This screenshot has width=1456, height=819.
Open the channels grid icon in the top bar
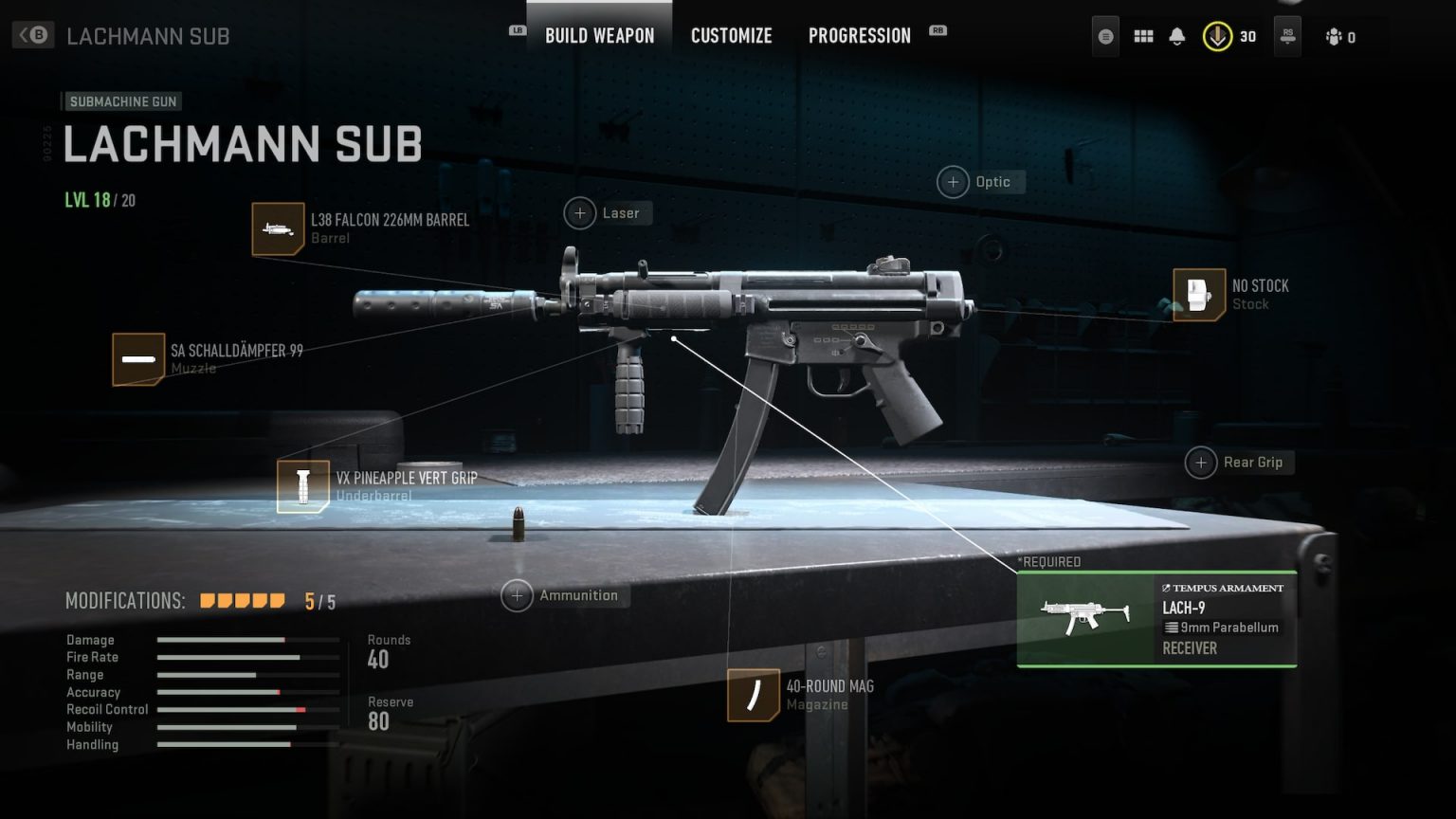pos(1143,36)
